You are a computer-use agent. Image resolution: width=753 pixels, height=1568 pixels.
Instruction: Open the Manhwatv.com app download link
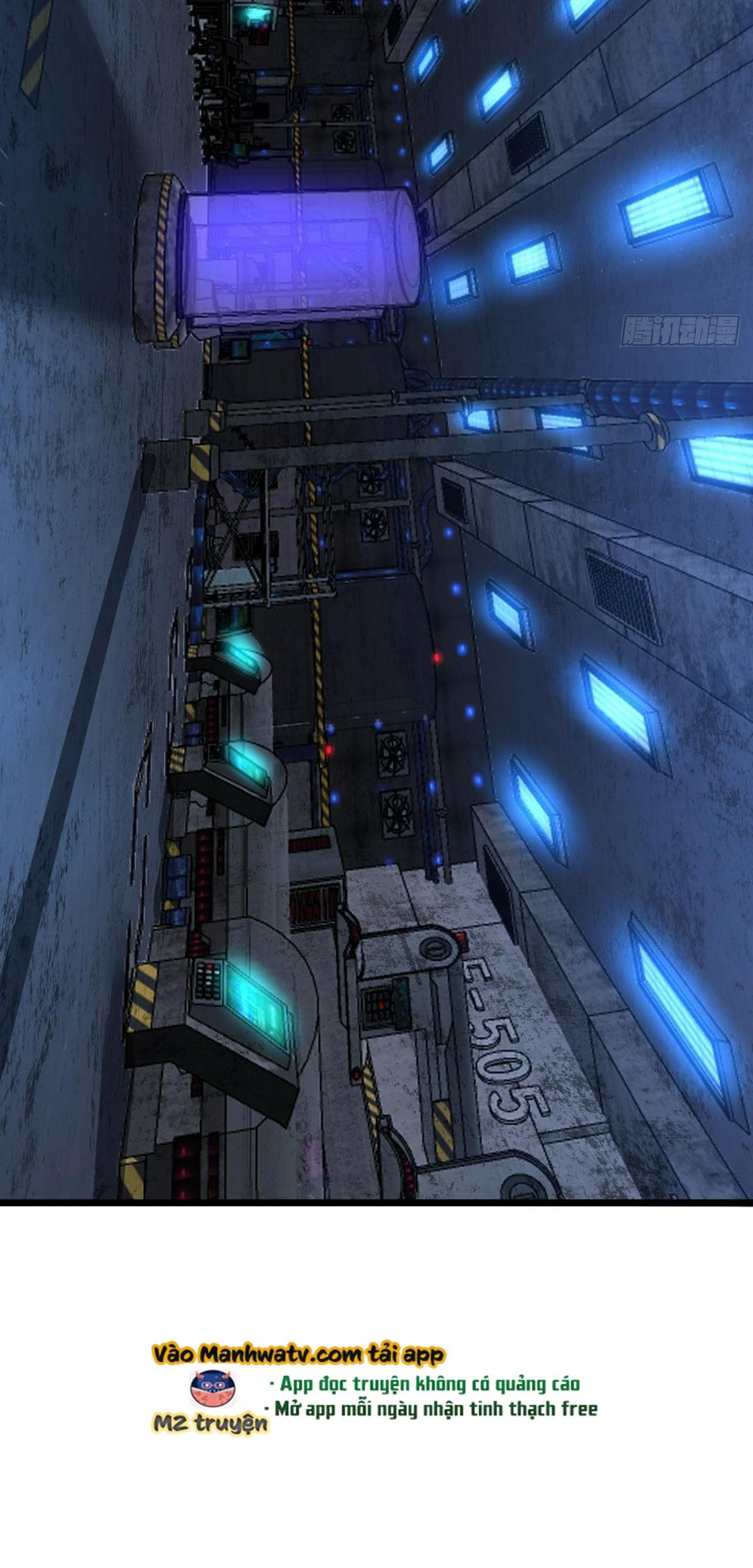click(x=298, y=1355)
